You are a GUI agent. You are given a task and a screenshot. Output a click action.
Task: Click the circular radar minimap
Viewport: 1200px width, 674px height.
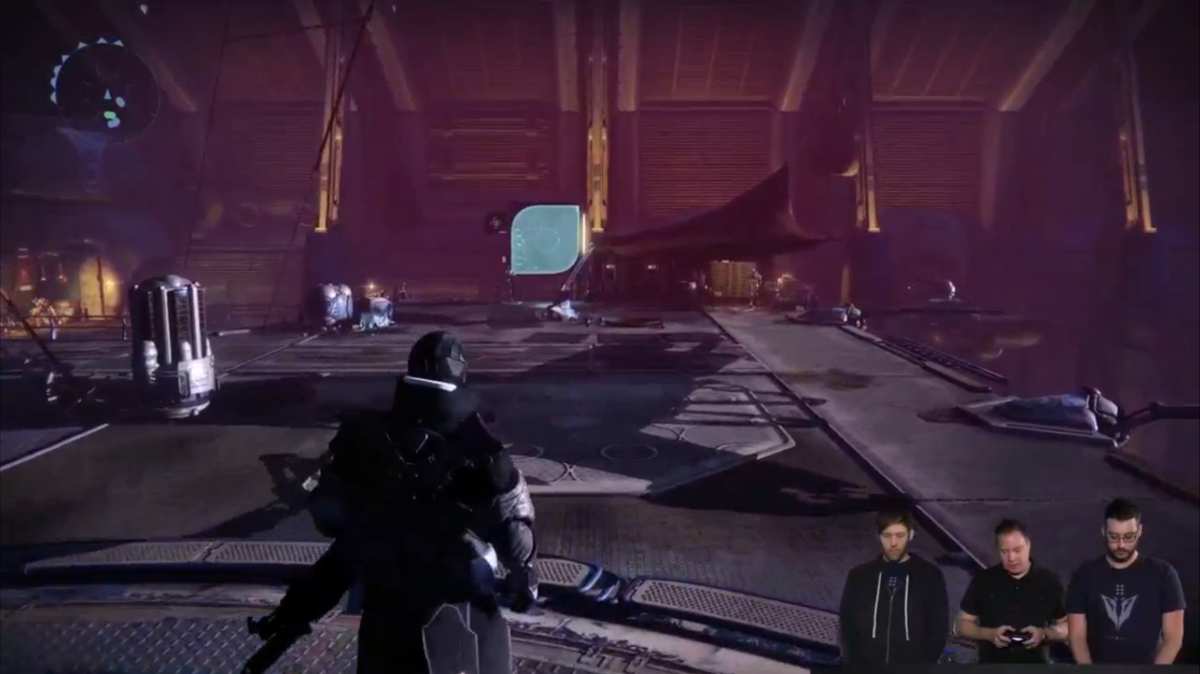[x=104, y=89]
